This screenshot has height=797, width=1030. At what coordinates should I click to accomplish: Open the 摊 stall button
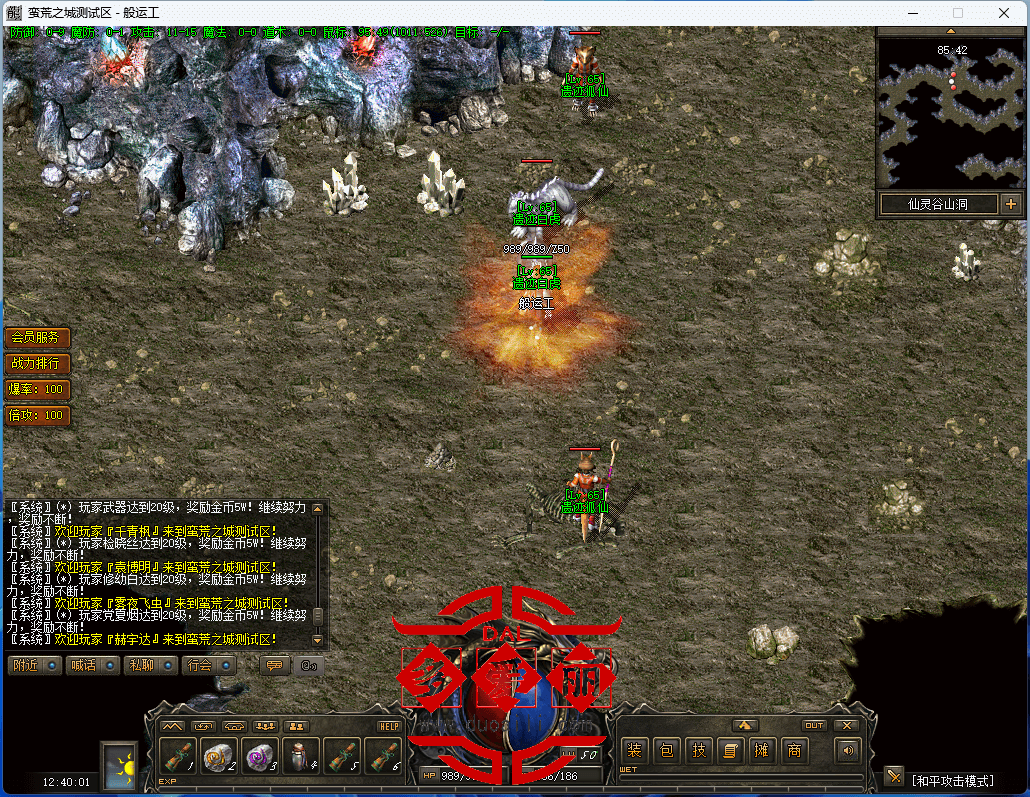point(763,750)
